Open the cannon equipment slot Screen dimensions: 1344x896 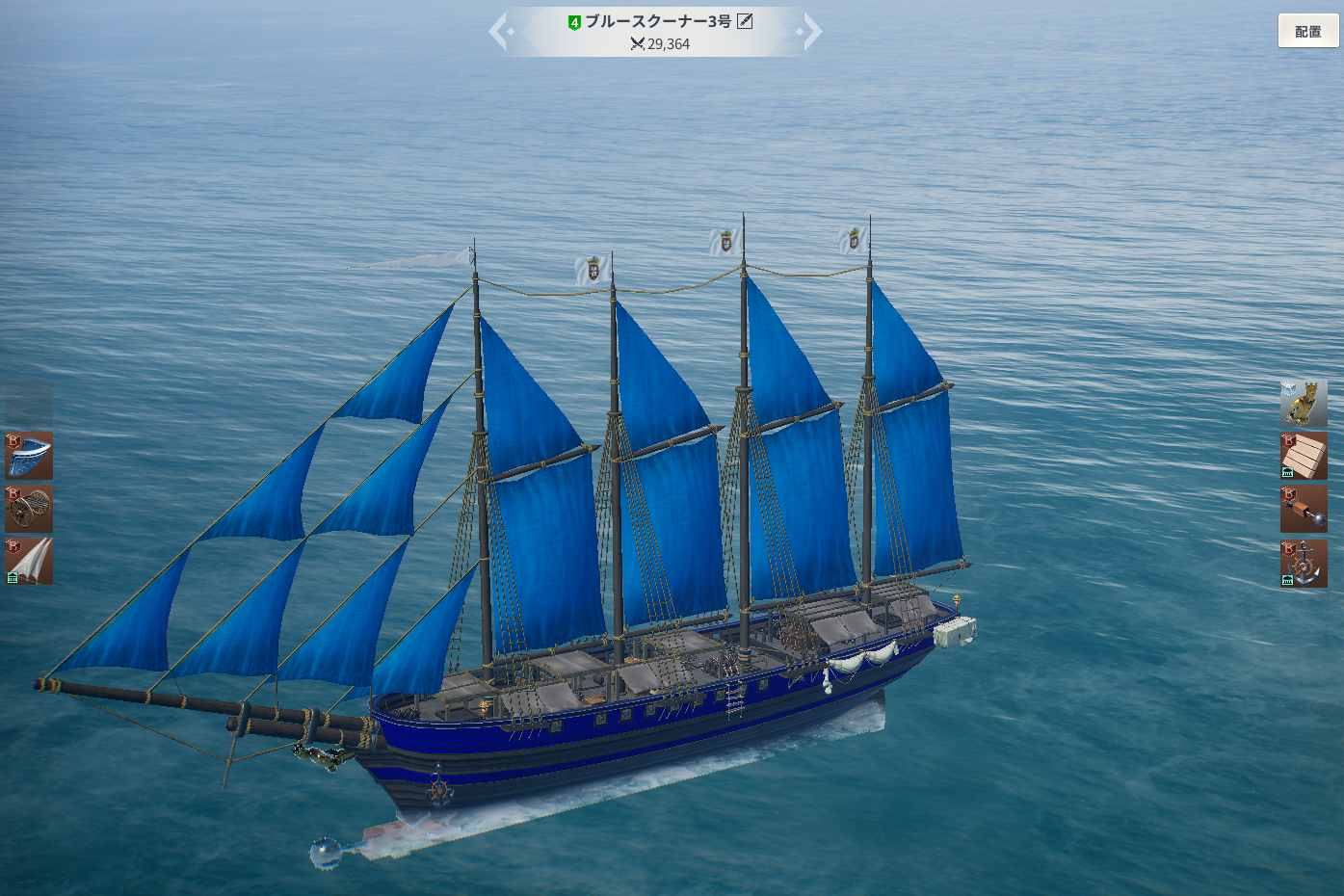click(x=29, y=509)
